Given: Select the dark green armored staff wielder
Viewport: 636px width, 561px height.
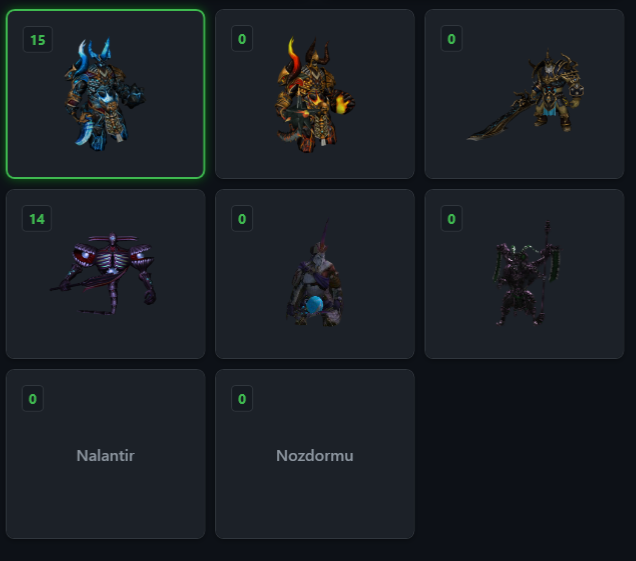Looking at the screenshot, I should tap(524, 274).
